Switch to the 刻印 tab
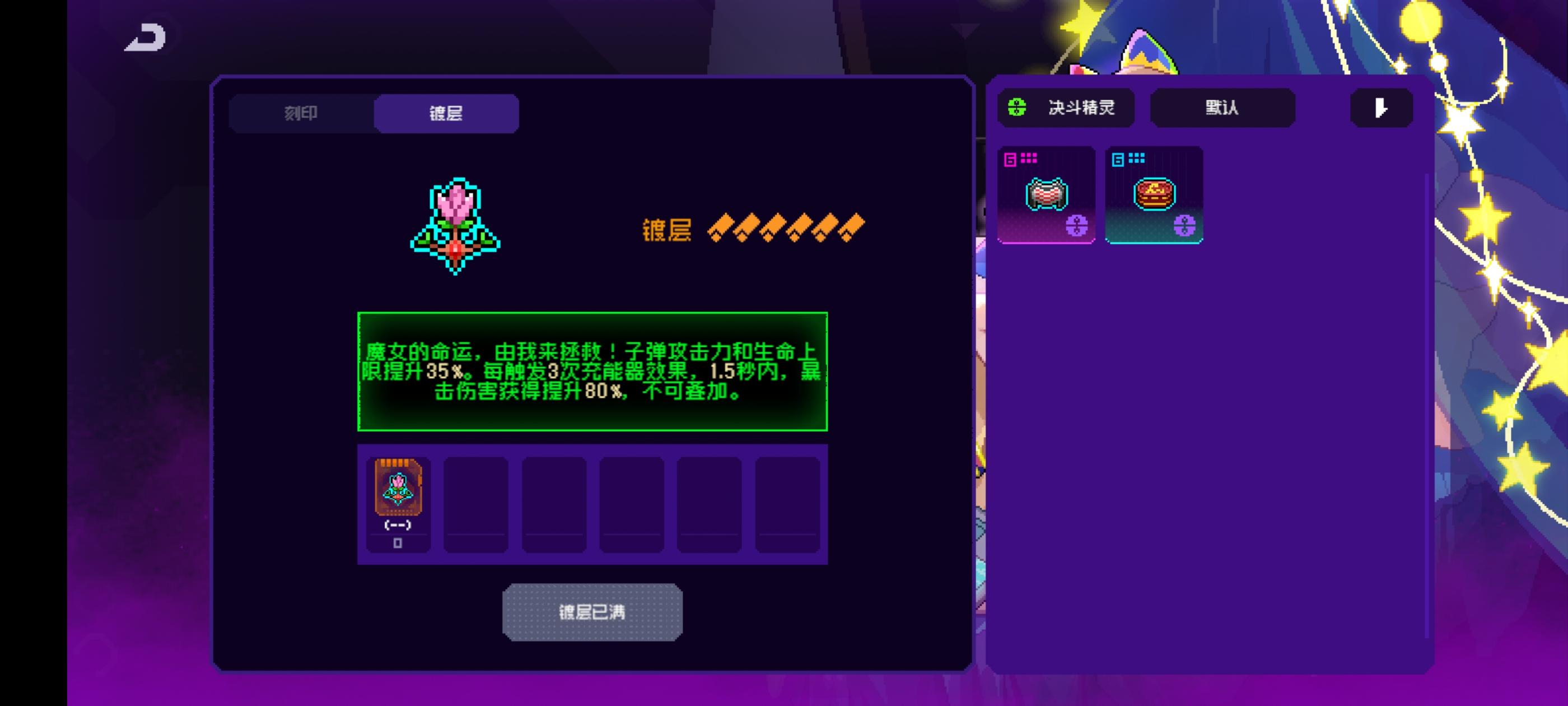Image resolution: width=1568 pixels, height=706 pixels. [x=301, y=113]
